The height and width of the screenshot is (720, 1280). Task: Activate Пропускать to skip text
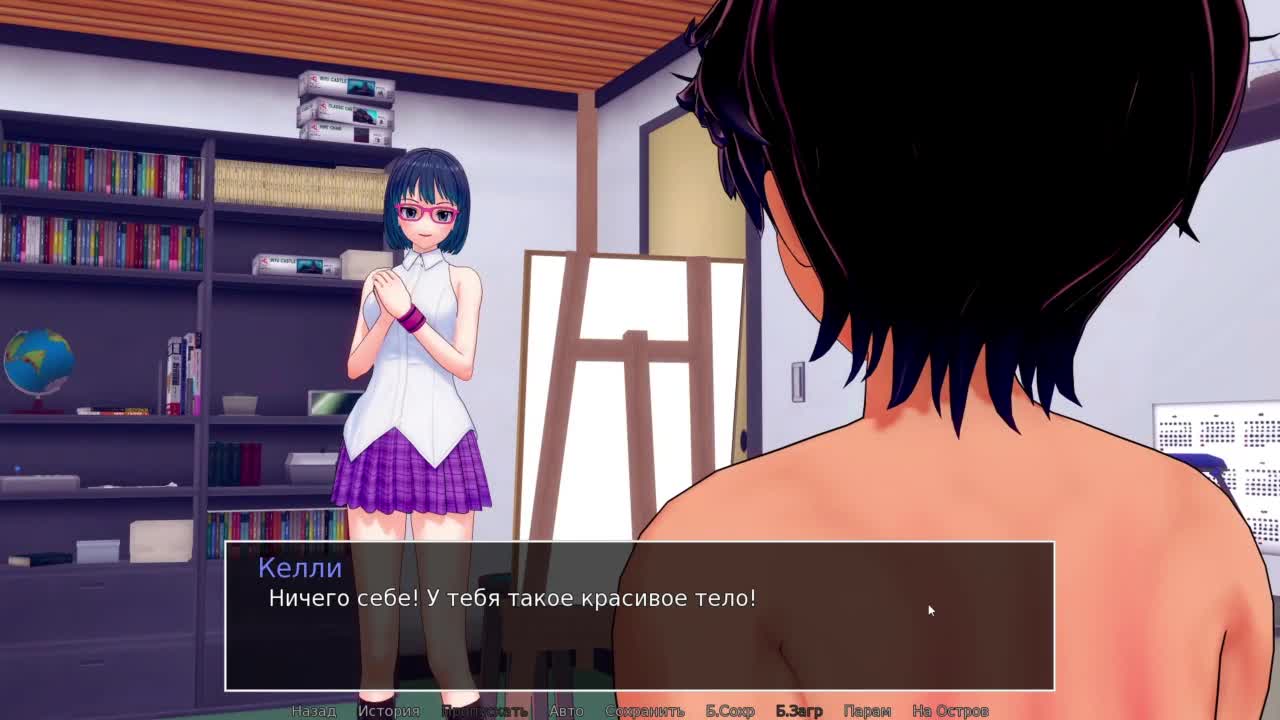click(x=484, y=710)
